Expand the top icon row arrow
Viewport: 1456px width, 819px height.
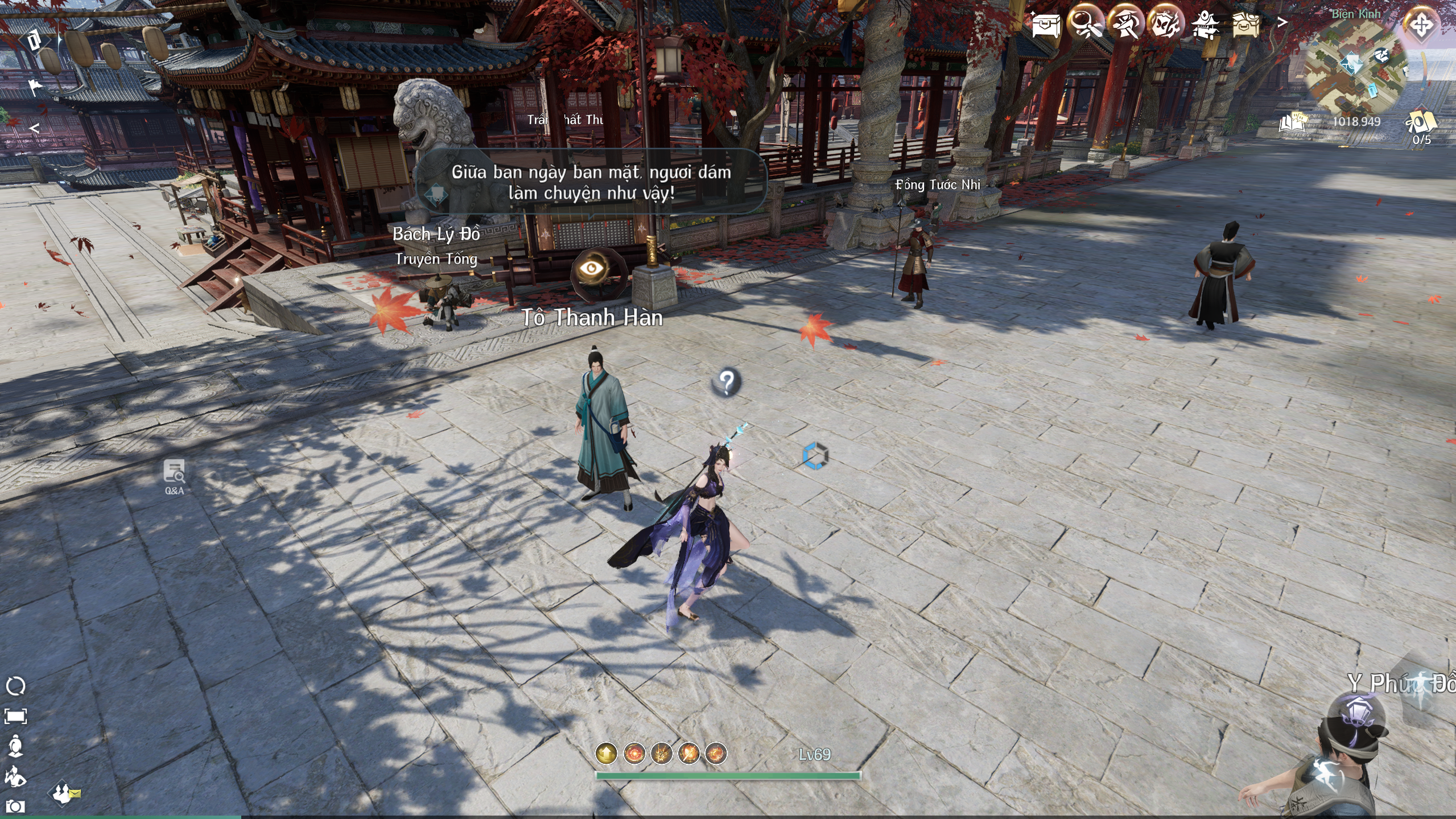(x=1282, y=23)
